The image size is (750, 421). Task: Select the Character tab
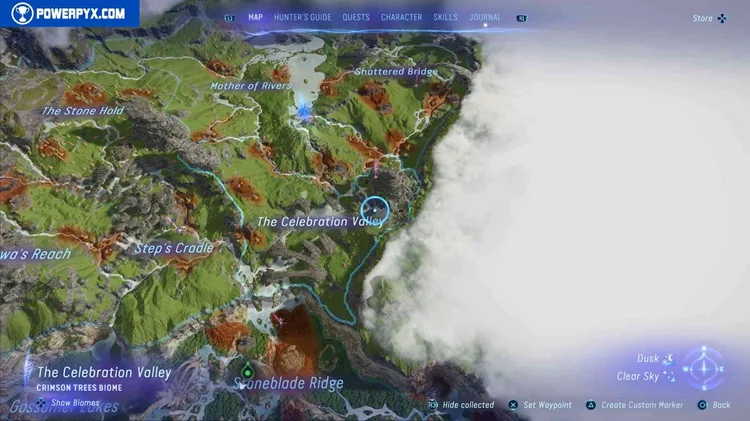[x=401, y=17]
